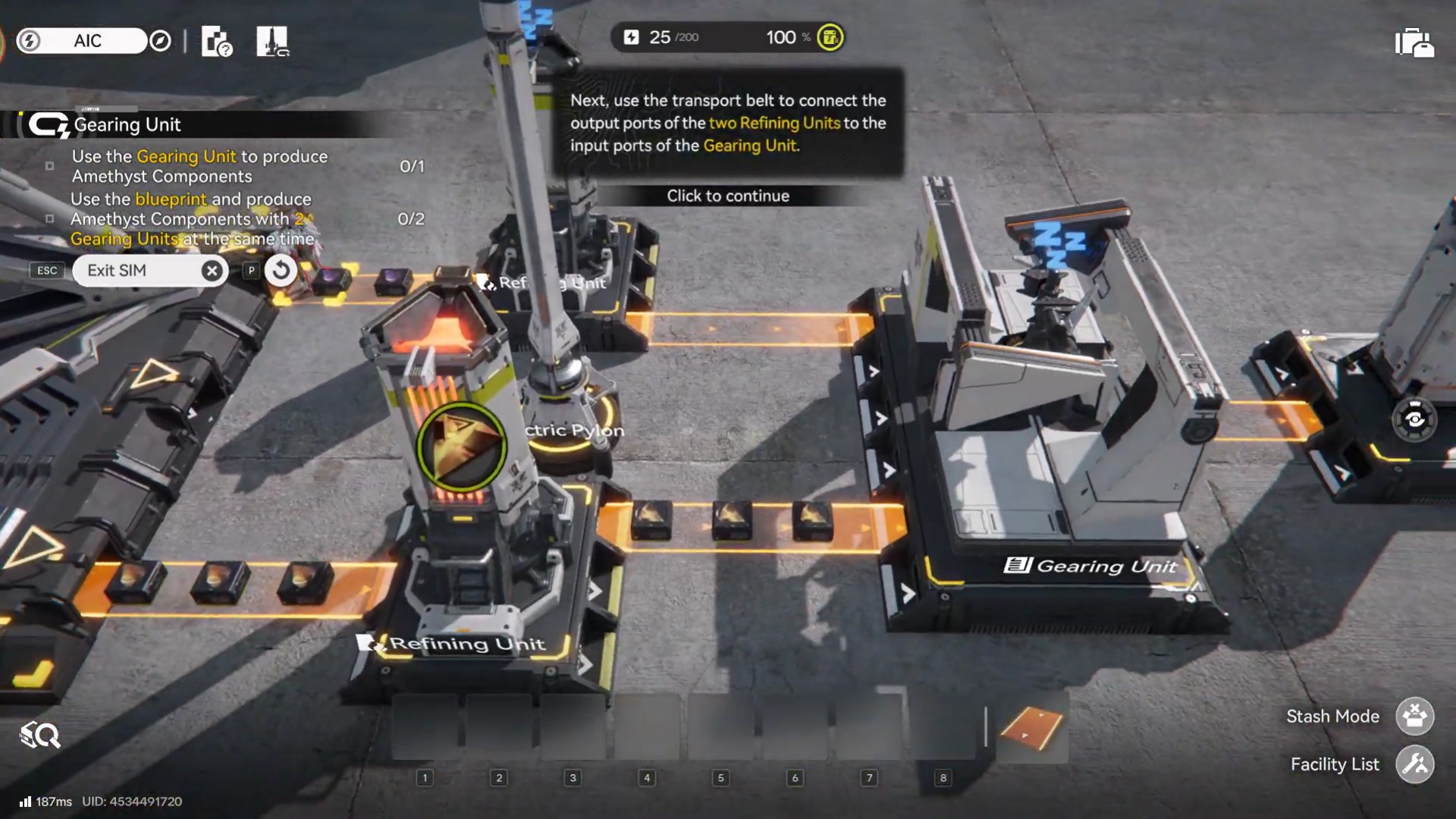Click the compass icon beside AIC
The height and width of the screenshot is (819, 1456).
pos(160,41)
